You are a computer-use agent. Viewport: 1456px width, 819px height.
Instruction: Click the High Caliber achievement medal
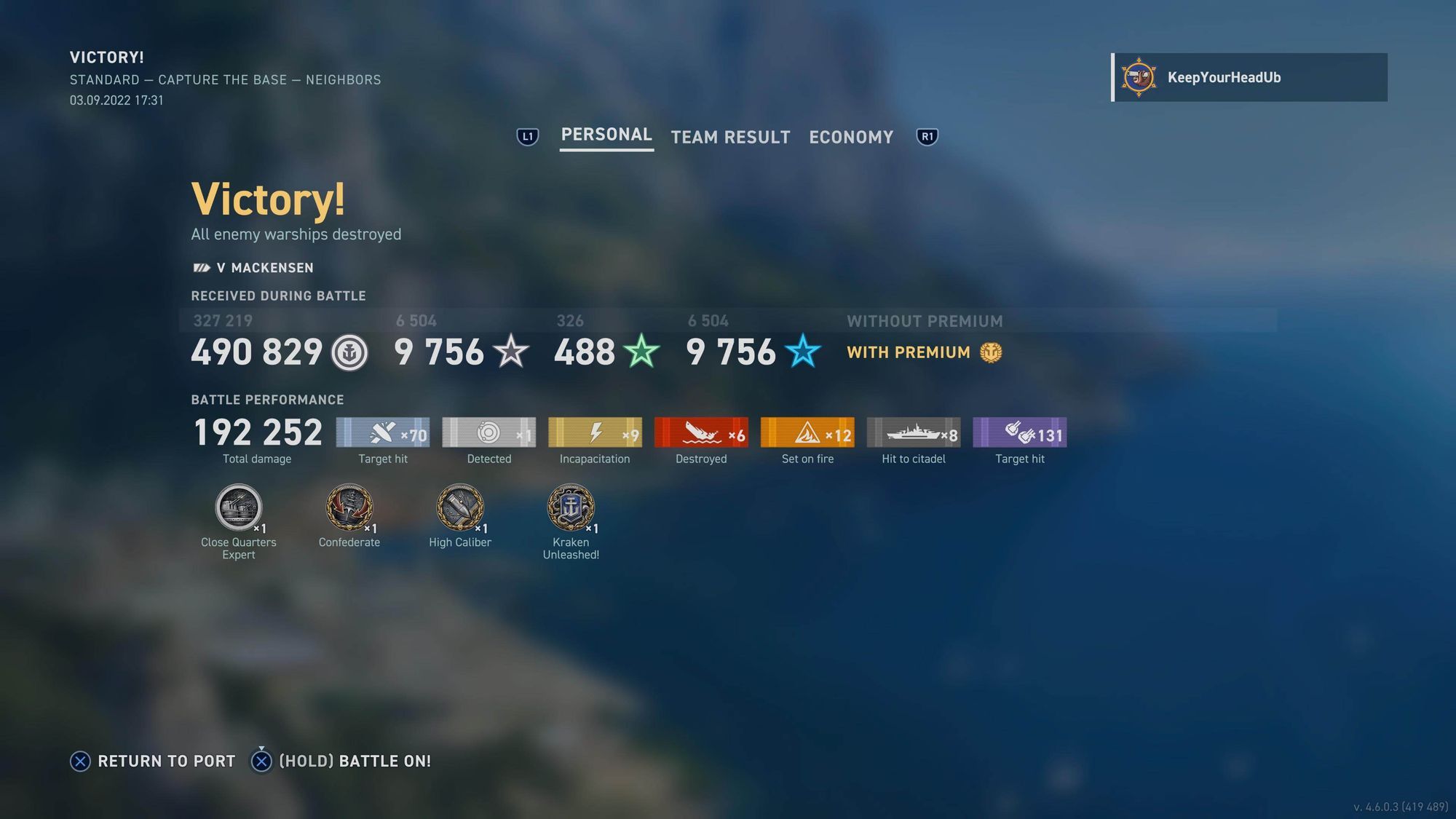pos(460,510)
